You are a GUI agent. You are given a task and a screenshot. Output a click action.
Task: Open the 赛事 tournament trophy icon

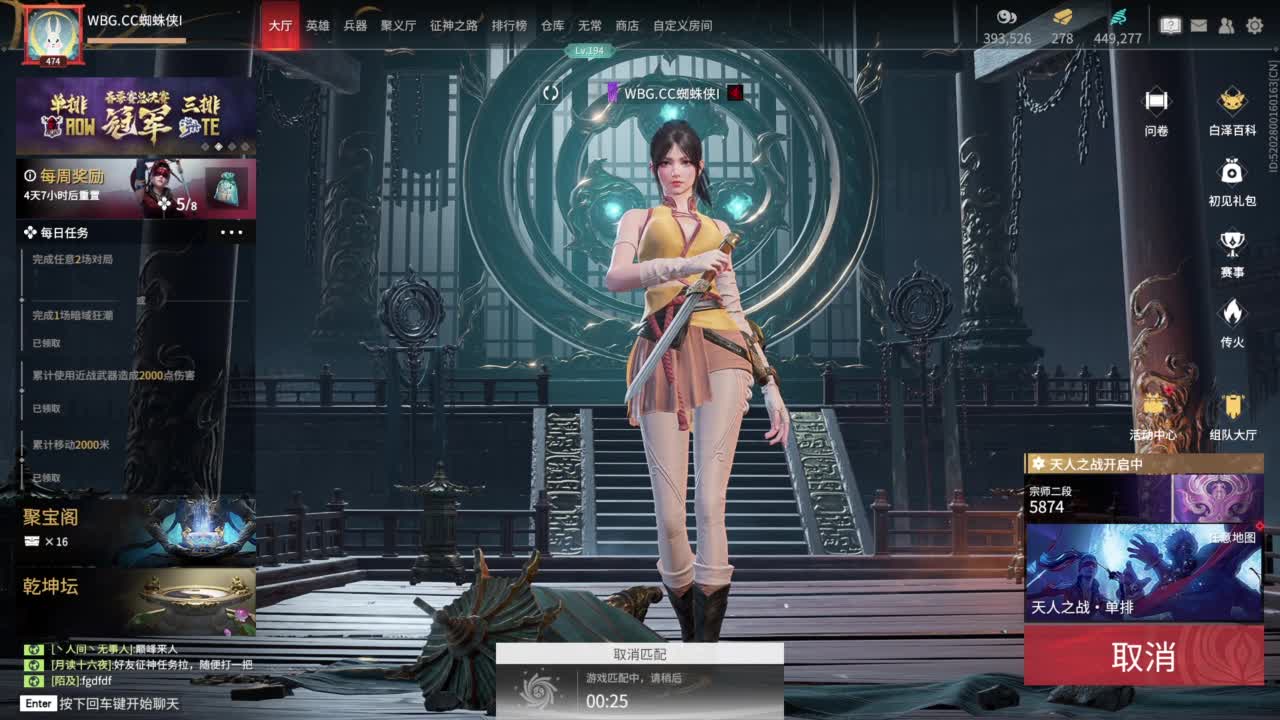[x=1231, y=243]
